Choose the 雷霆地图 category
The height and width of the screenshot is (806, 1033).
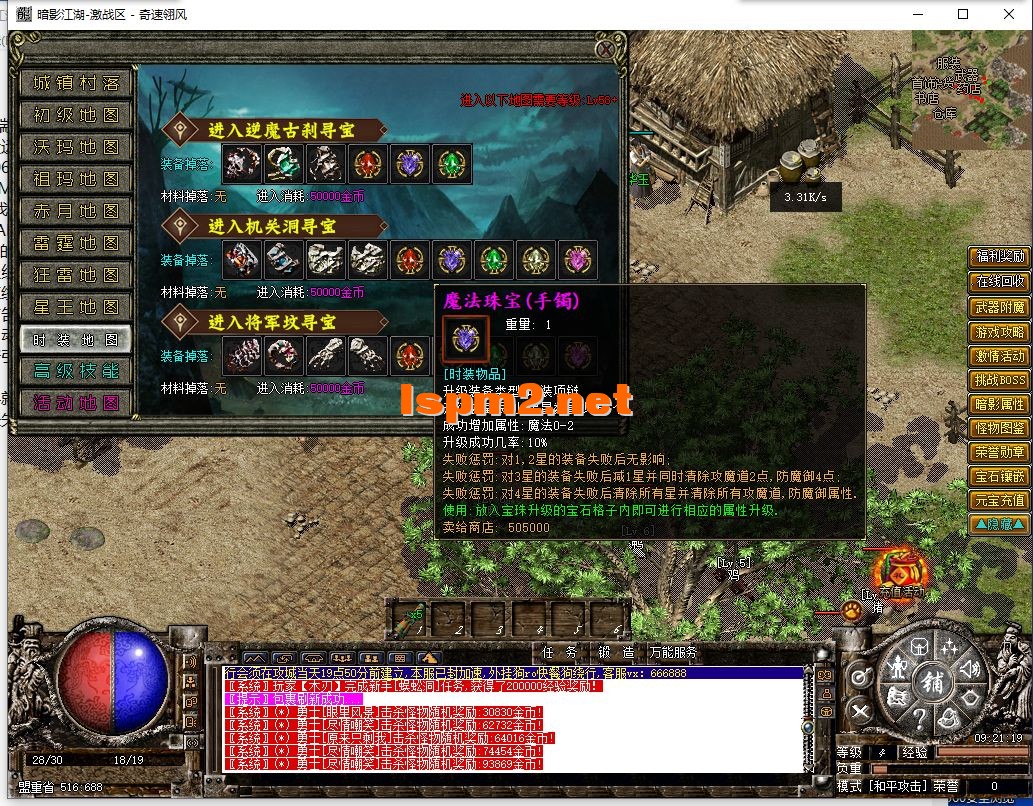pyautogui.click(x=76, y=243)
